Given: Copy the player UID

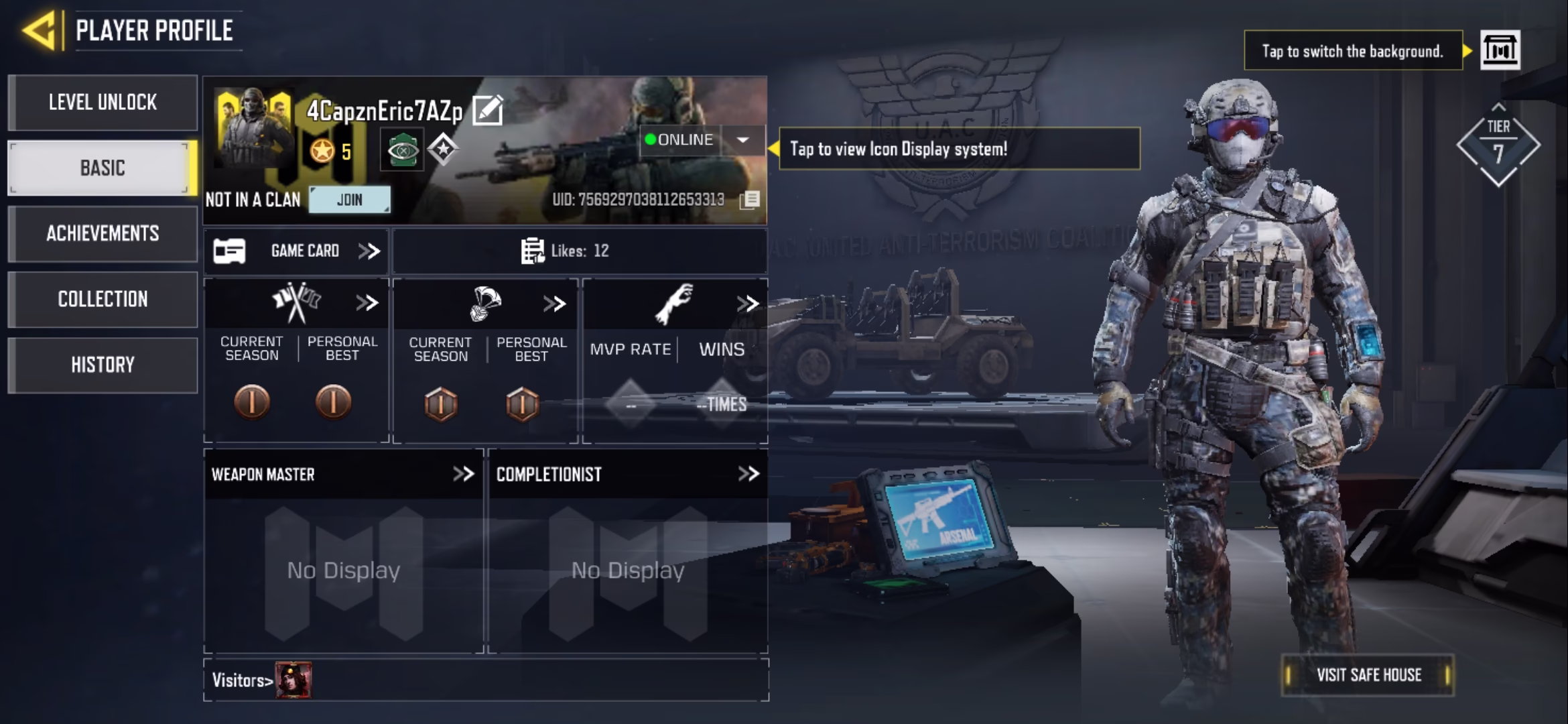Looking at the screenshot, I should (750, 200).
